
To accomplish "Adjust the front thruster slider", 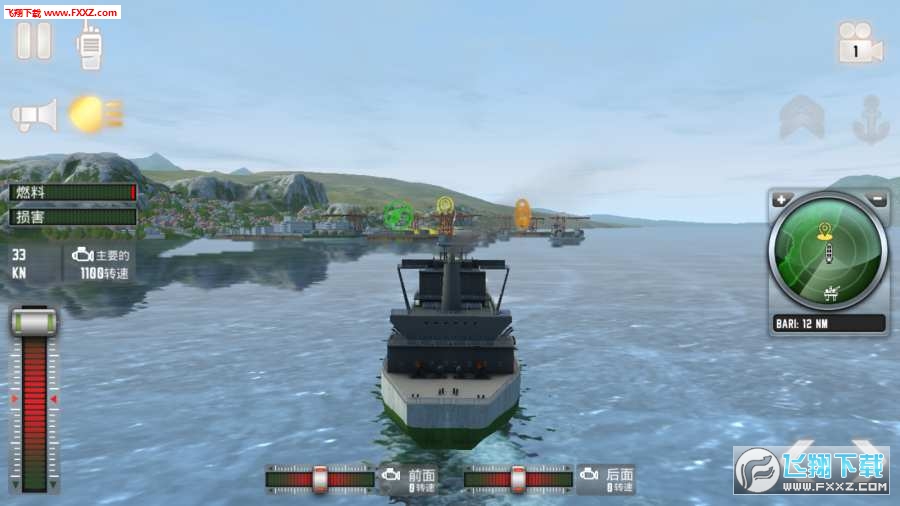I will click(320, 479).
